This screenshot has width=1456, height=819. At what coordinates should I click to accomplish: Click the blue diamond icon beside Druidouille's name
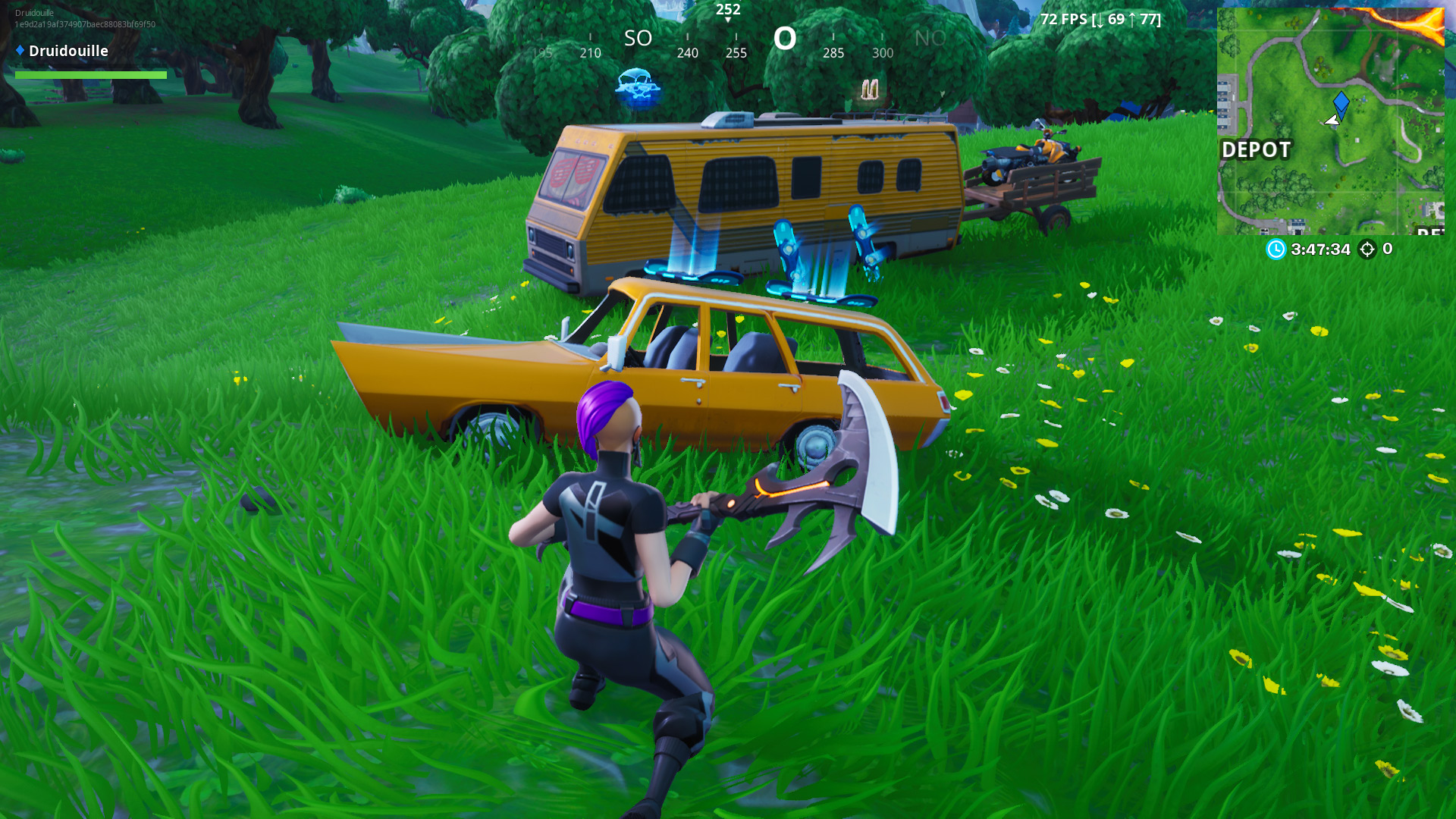point(19,52)
